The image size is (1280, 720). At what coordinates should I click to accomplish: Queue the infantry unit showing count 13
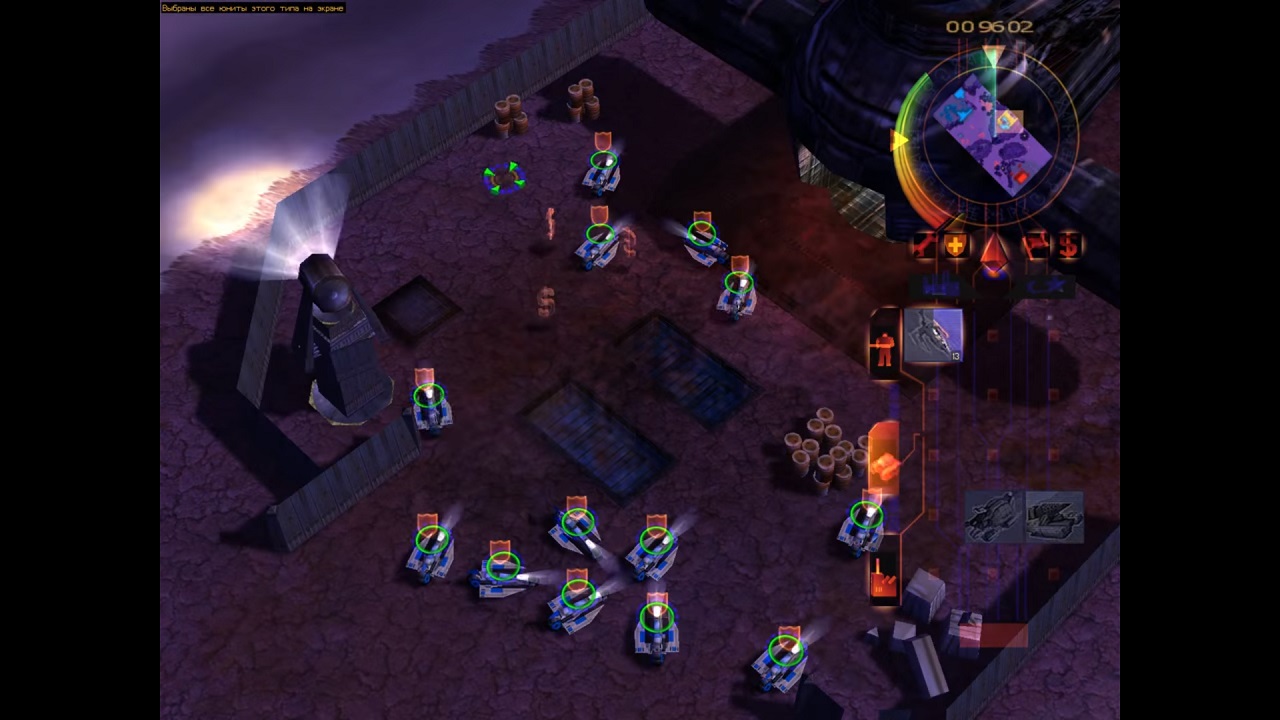[x=933, y=336]
